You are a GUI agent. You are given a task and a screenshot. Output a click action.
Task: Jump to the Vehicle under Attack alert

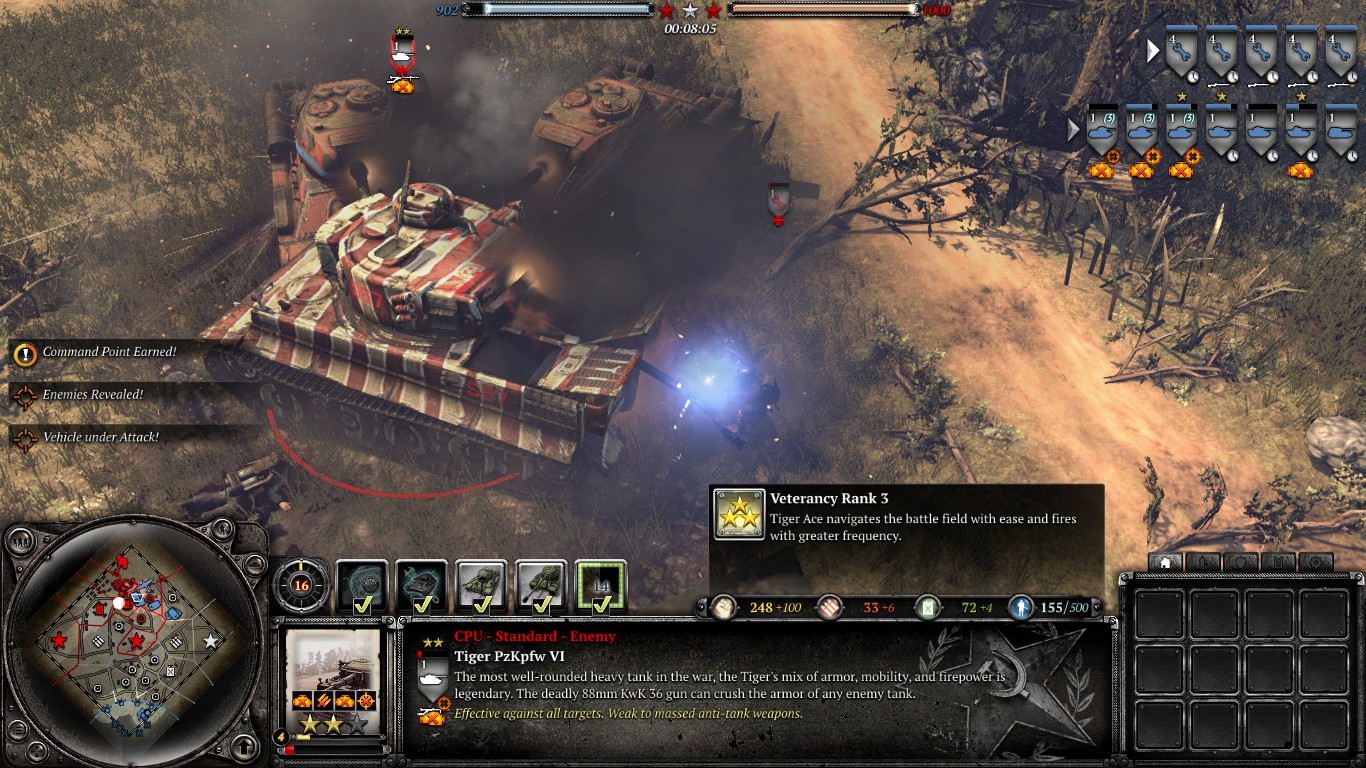point(100,437)
